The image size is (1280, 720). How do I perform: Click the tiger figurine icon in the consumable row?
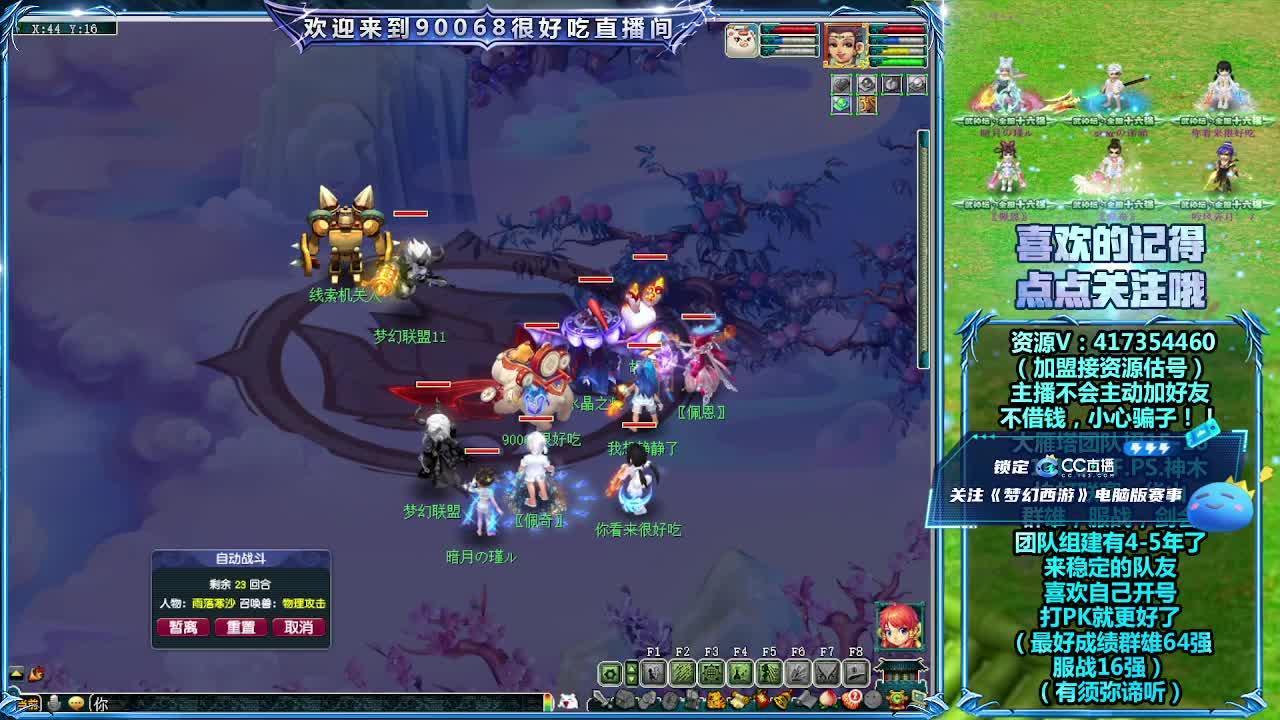pyautogui.click(x=714, y=699)
